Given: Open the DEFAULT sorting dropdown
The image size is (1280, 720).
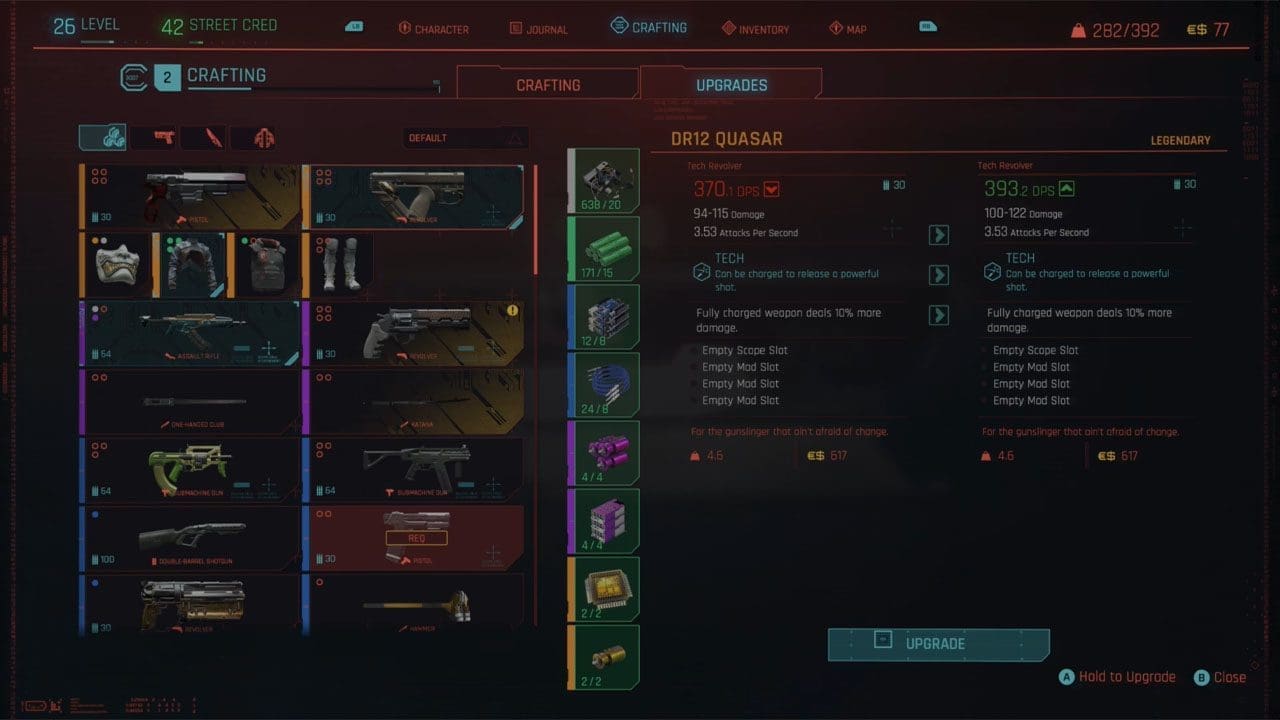Looking at the screenshot, I should 465,137.
